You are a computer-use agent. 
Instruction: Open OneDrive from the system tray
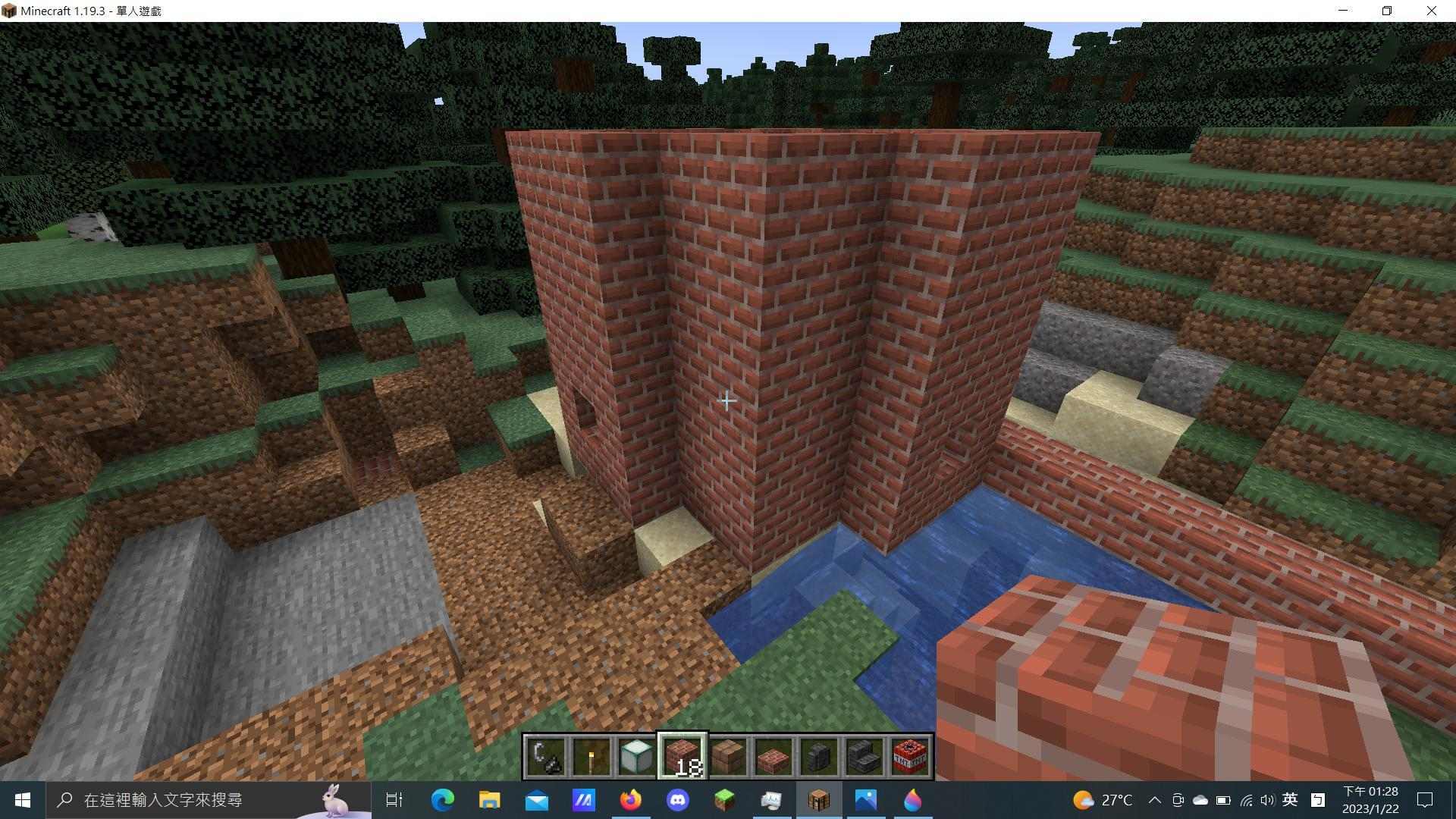pos(1199,800)
